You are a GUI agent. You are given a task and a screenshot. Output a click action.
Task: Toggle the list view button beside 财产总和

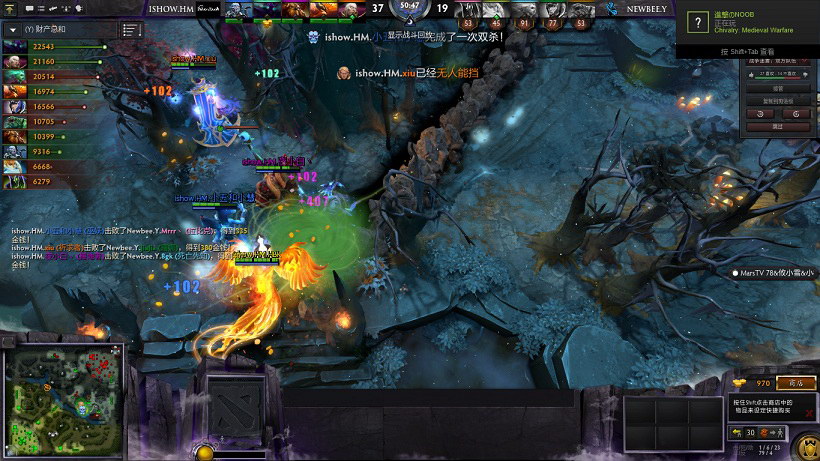click(131, 30)
